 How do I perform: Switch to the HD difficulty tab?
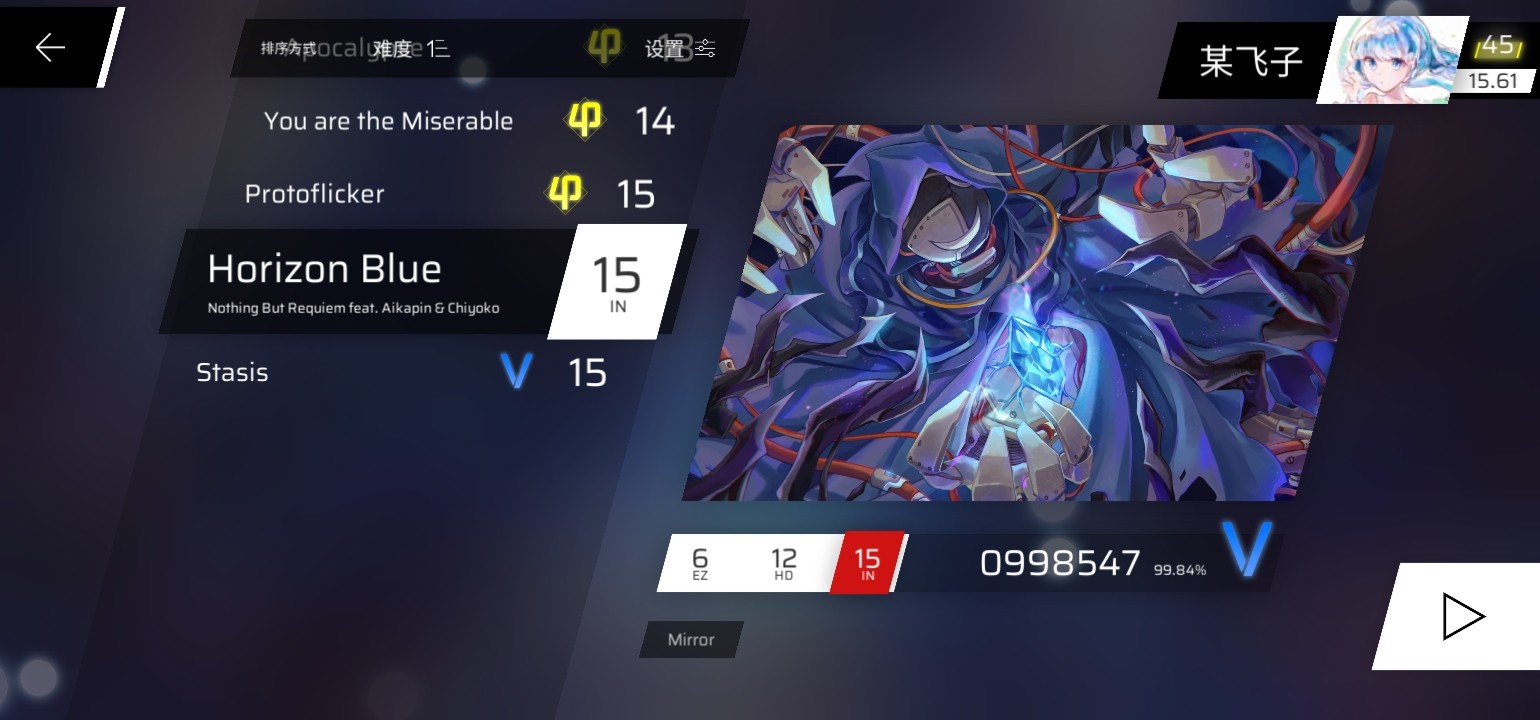point(783,562)
